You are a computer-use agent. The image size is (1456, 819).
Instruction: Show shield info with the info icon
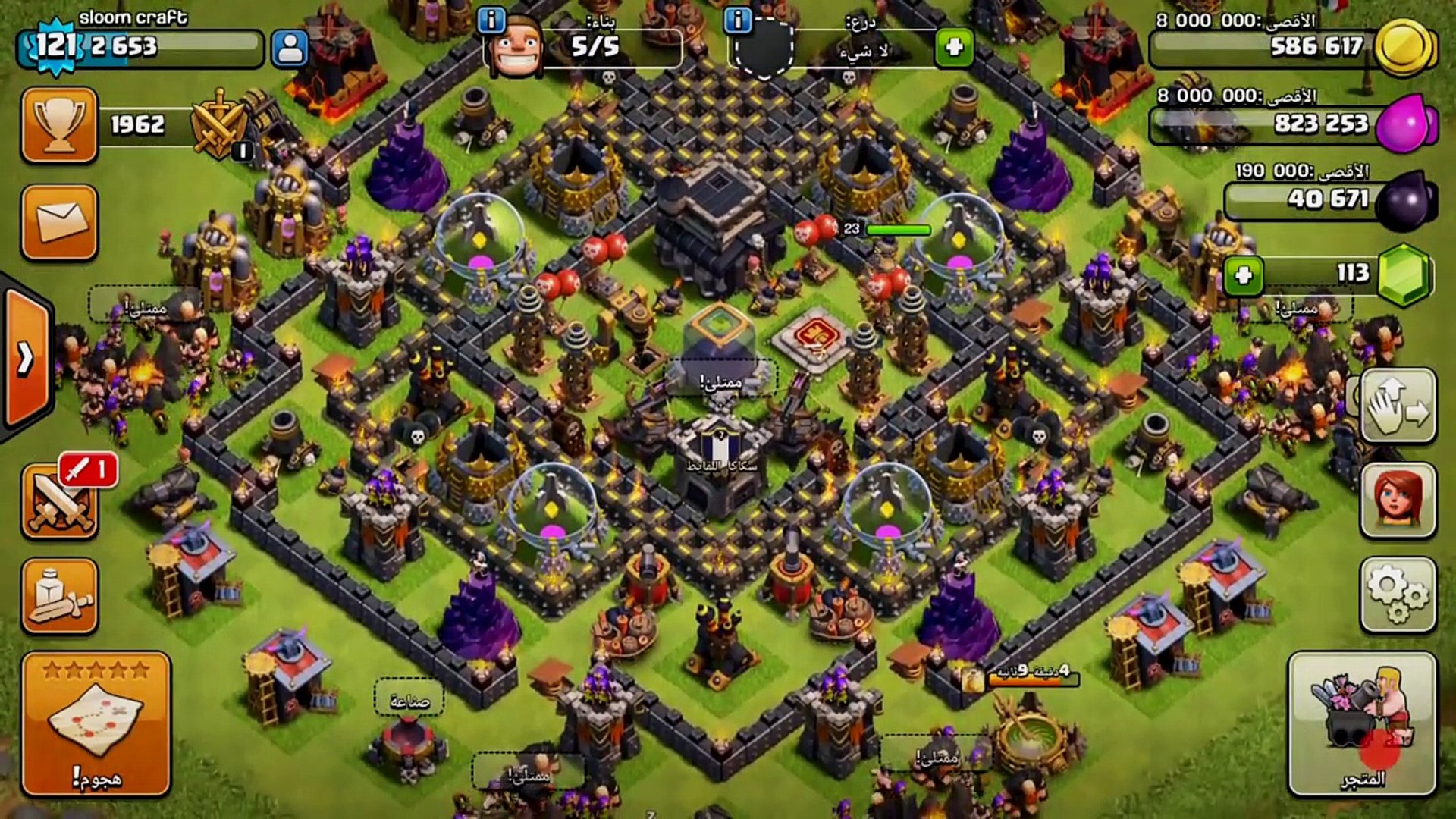[737, 20]
